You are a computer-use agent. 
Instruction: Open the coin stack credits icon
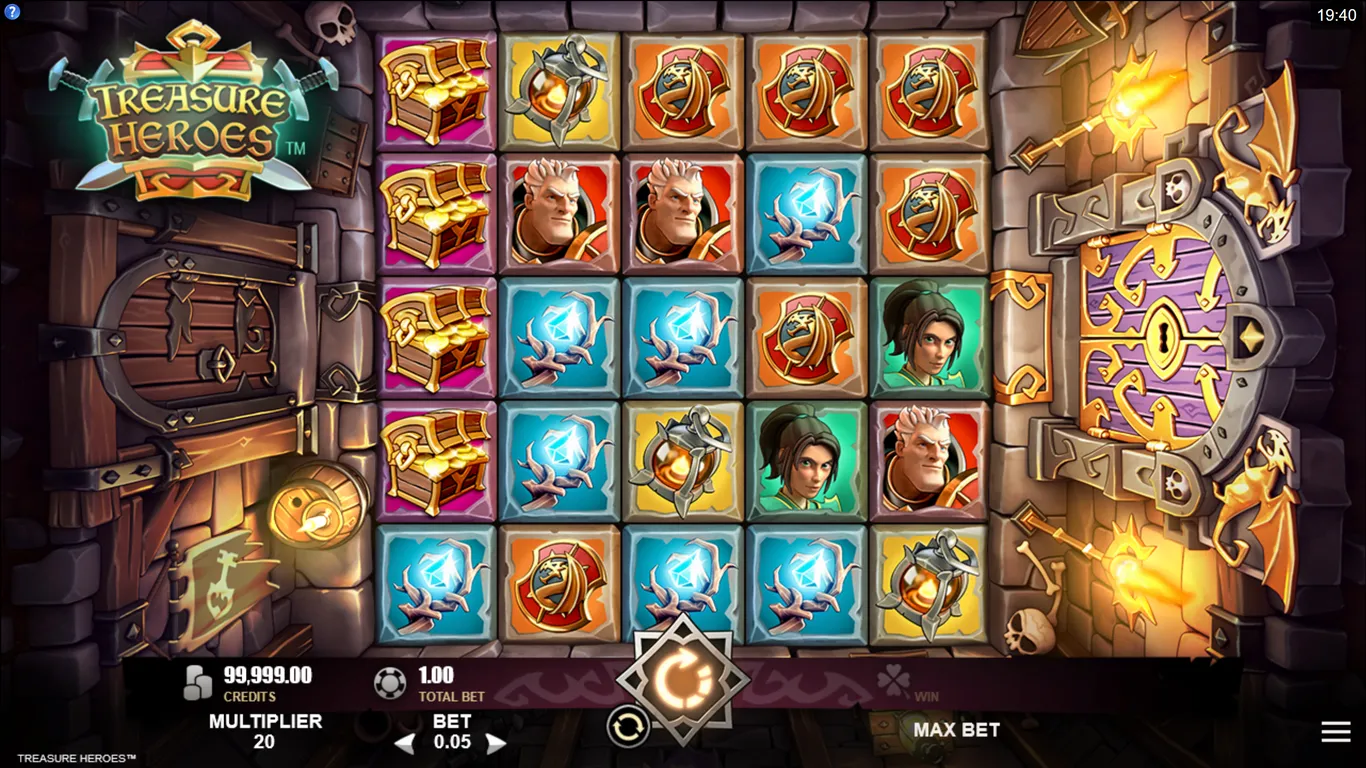tap(199, 683)
